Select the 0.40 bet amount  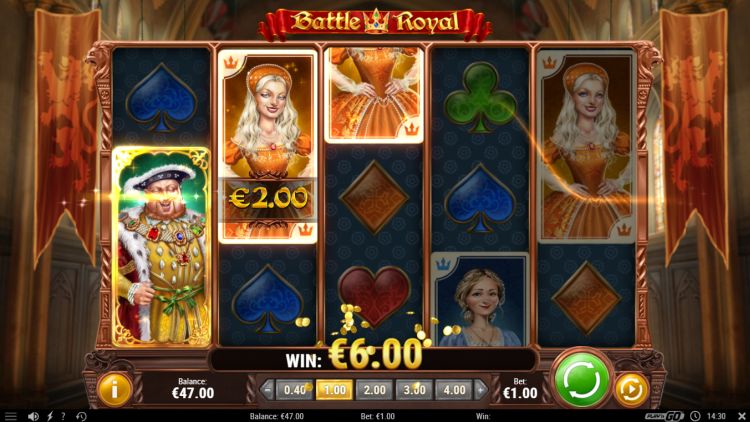coord(295,390)
